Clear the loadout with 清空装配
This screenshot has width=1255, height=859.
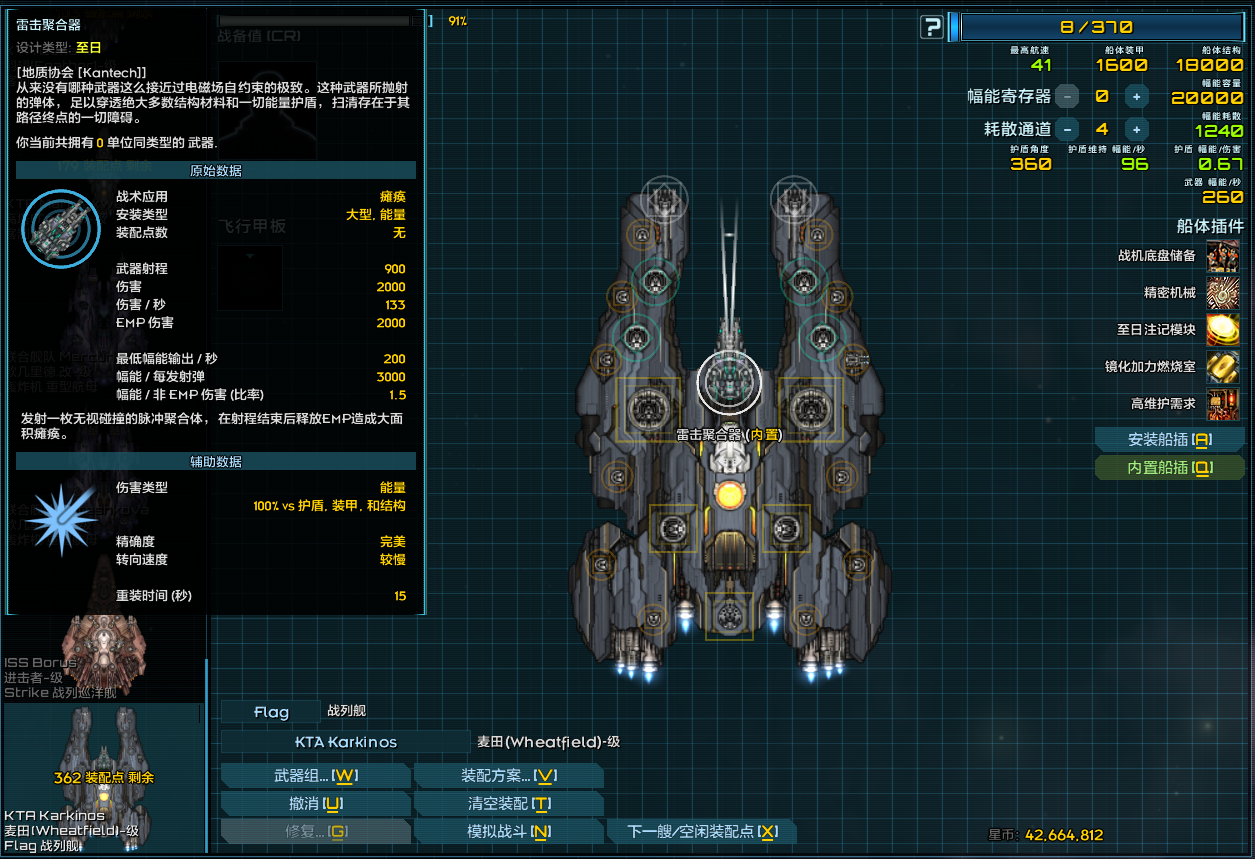point(508,804)
